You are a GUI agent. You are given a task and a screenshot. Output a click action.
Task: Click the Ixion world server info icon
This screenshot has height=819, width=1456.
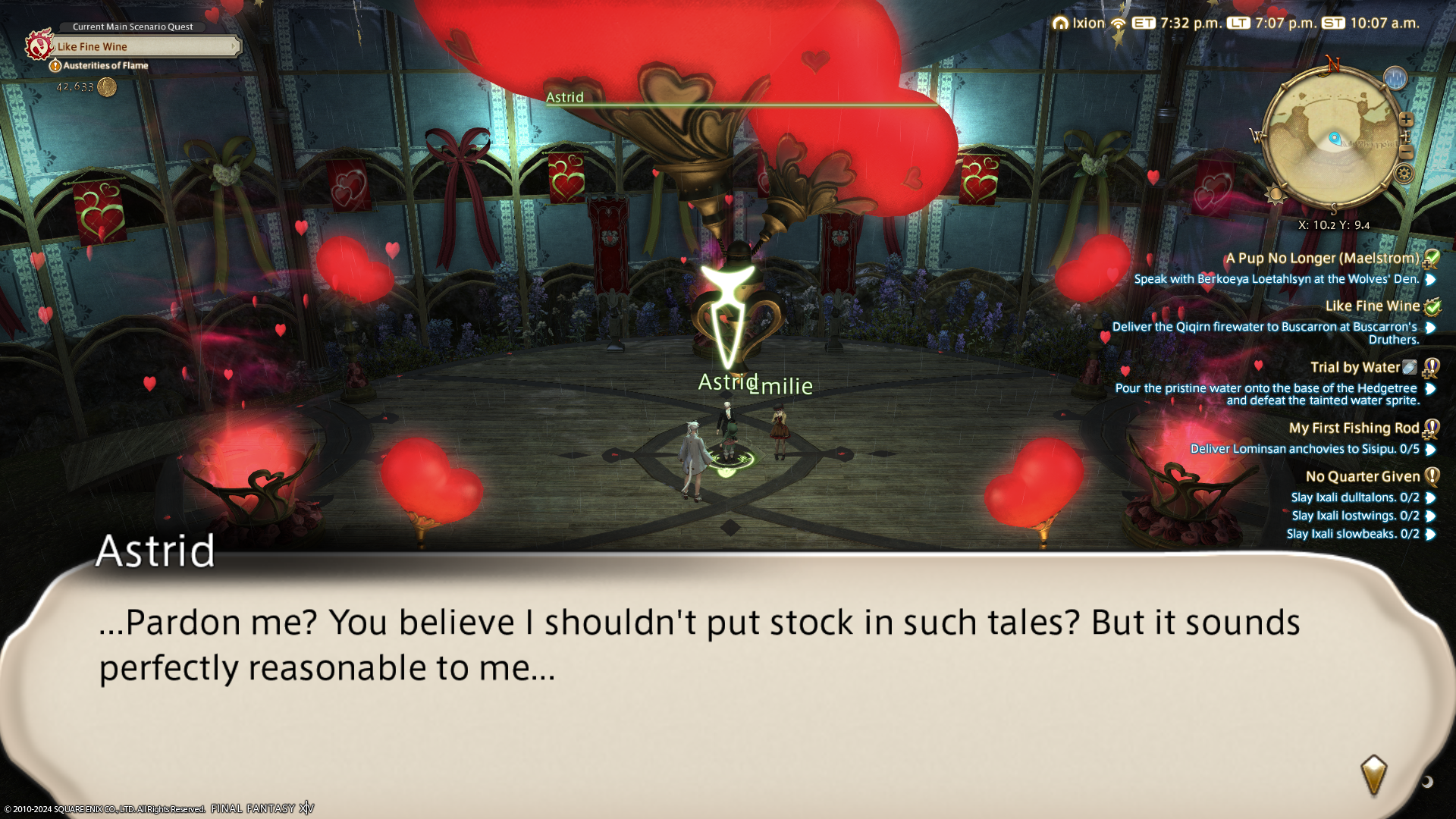point(1060,24)
